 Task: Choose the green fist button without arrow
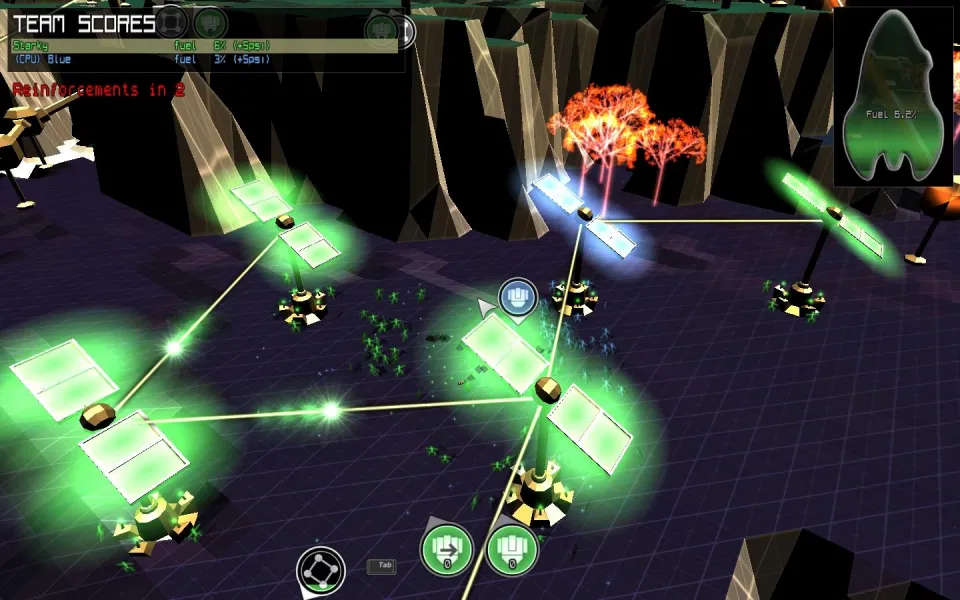click(x=512, y=550)
